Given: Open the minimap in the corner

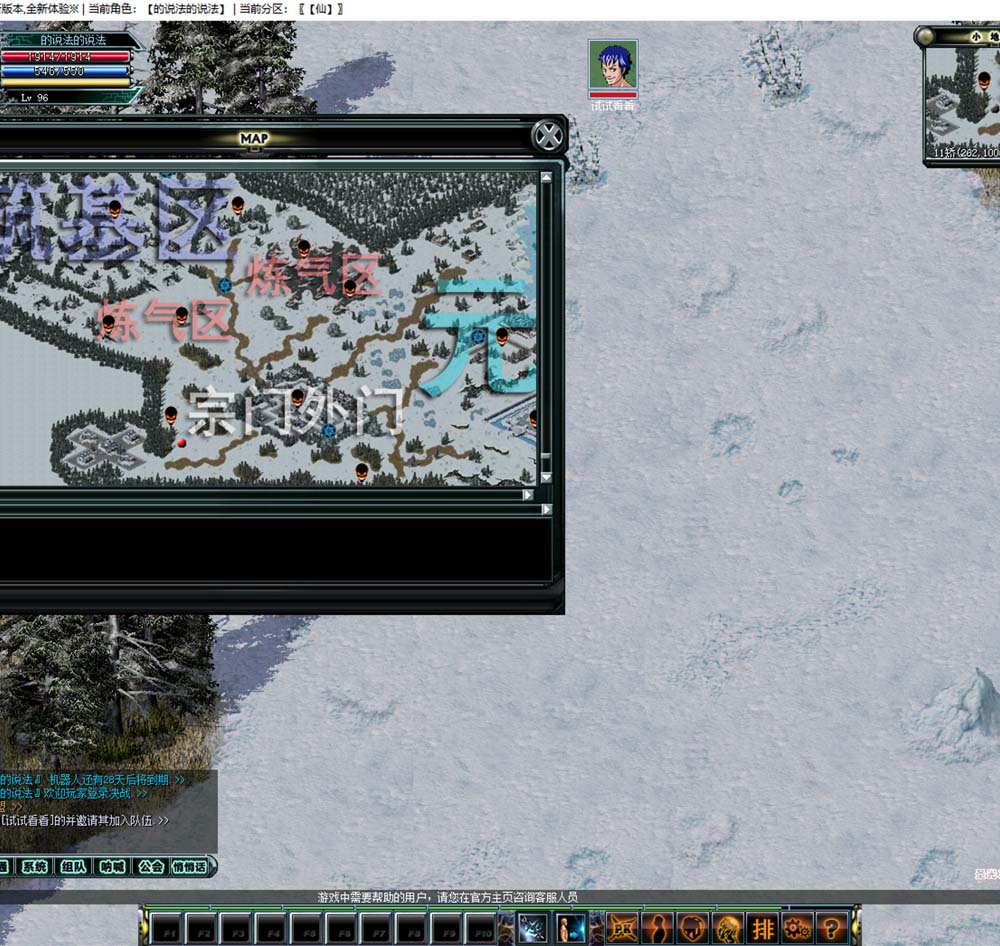Looking at the screenshot, I should 962,98.
